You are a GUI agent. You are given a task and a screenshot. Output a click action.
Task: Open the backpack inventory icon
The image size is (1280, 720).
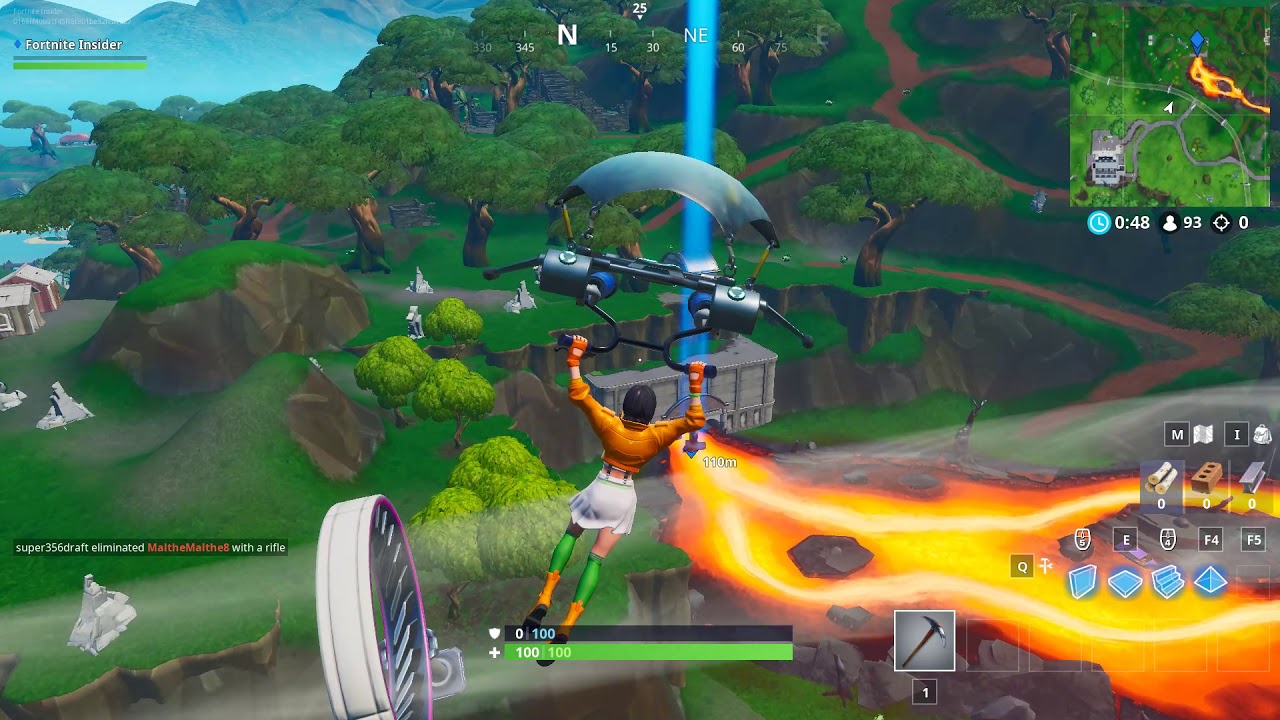click(x=1264, y=433)
